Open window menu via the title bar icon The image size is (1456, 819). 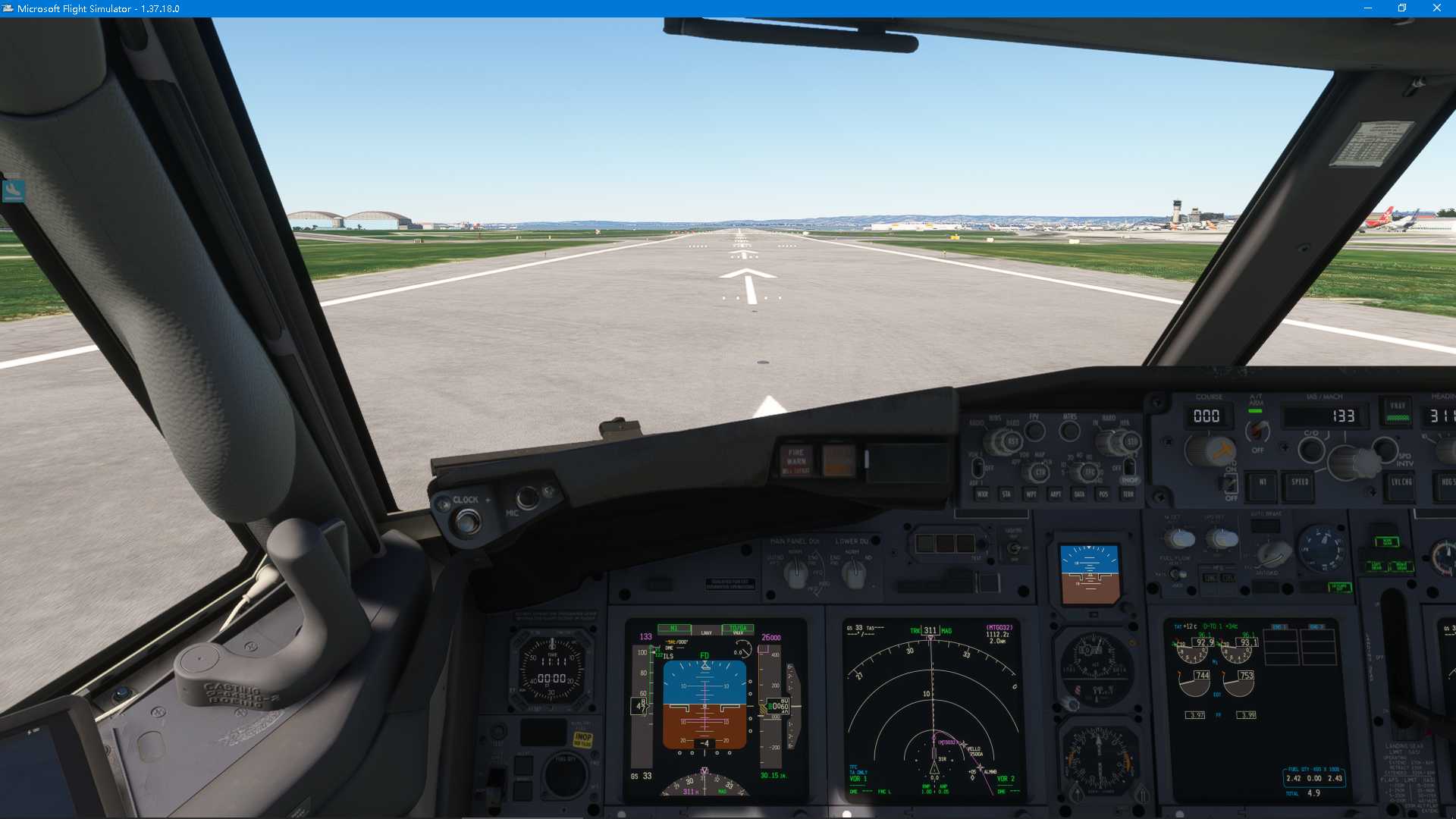click(x=8, y=8)
